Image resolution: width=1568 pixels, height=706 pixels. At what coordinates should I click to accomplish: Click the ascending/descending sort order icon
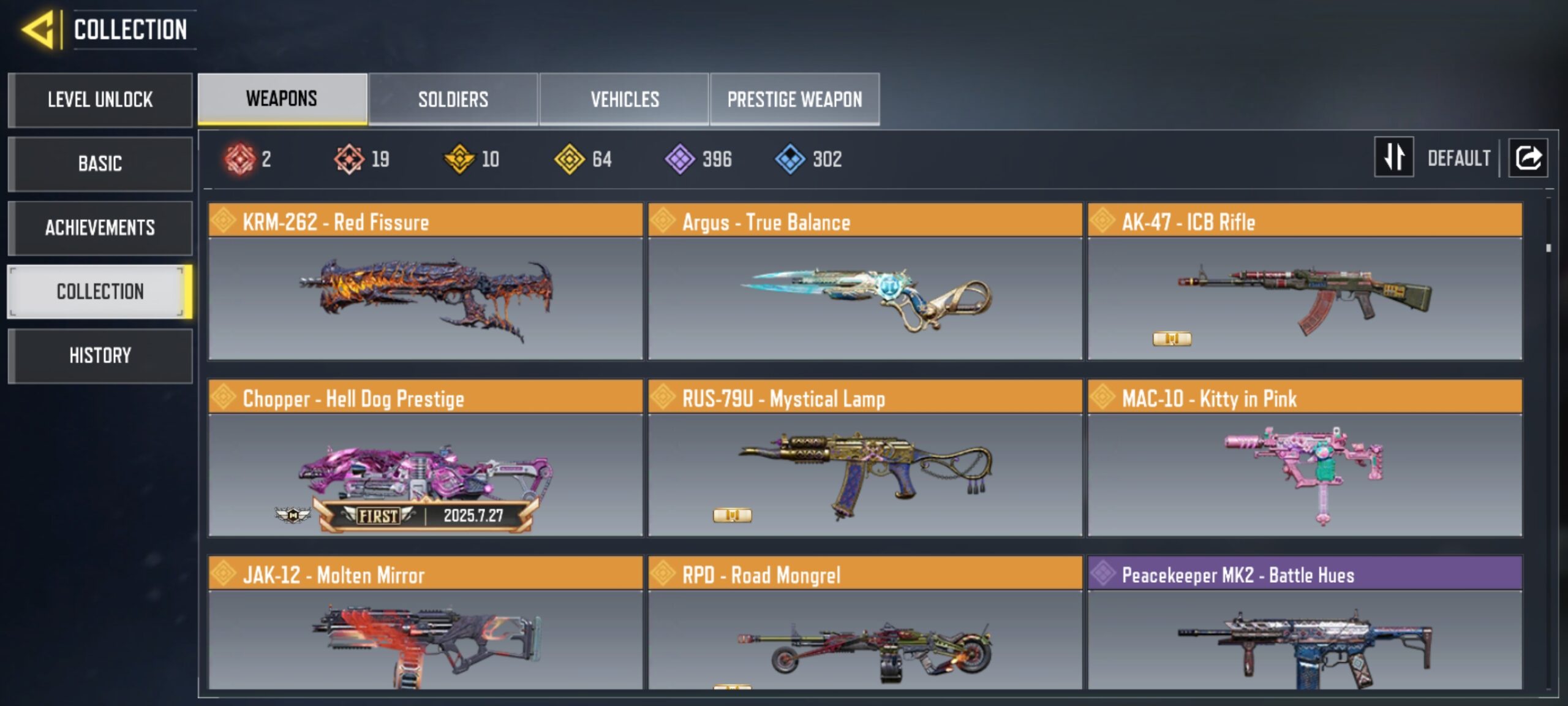click(x=1395, y=158)
